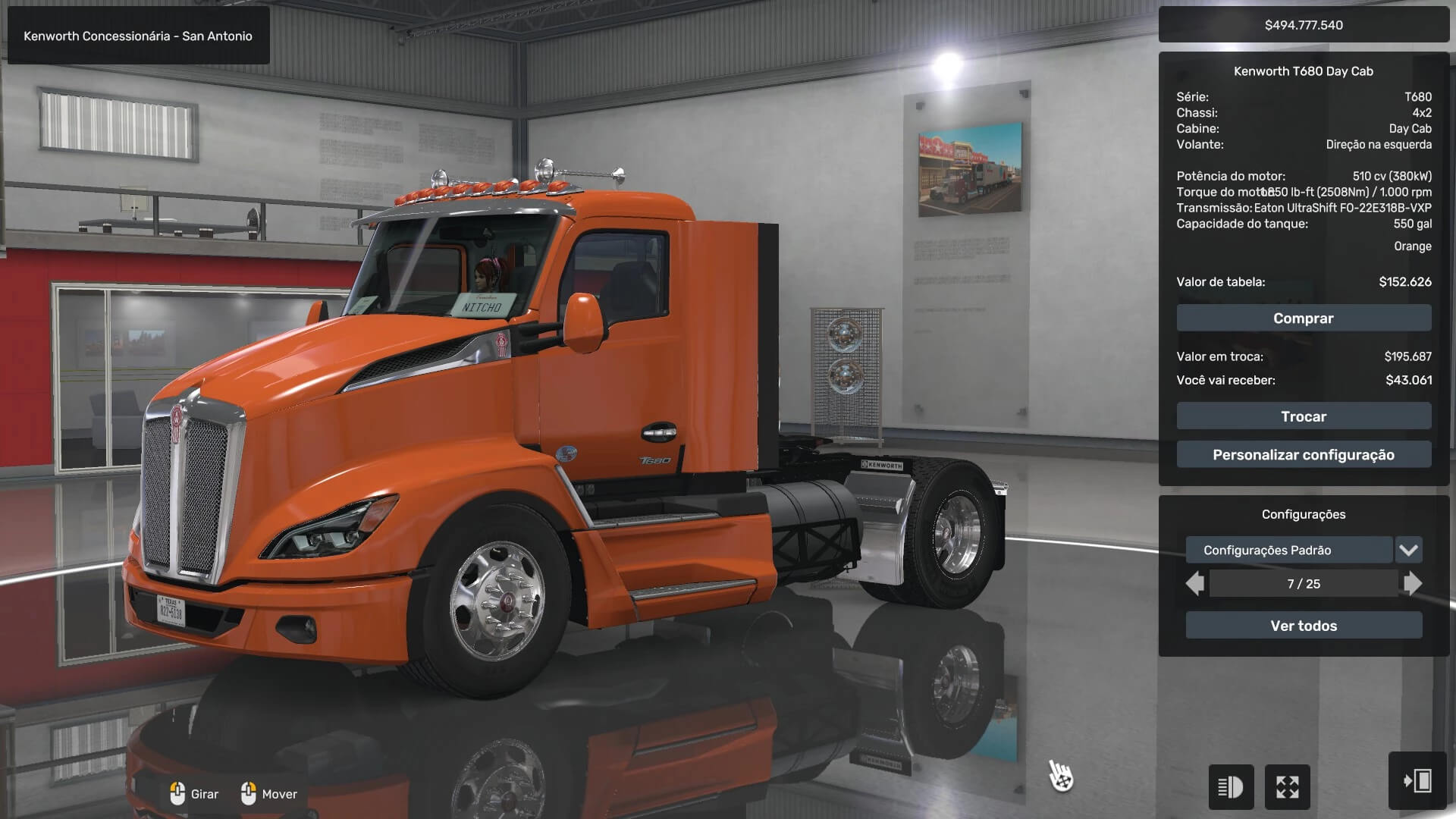Toggle the truck headlights icon

point(1230,787)
